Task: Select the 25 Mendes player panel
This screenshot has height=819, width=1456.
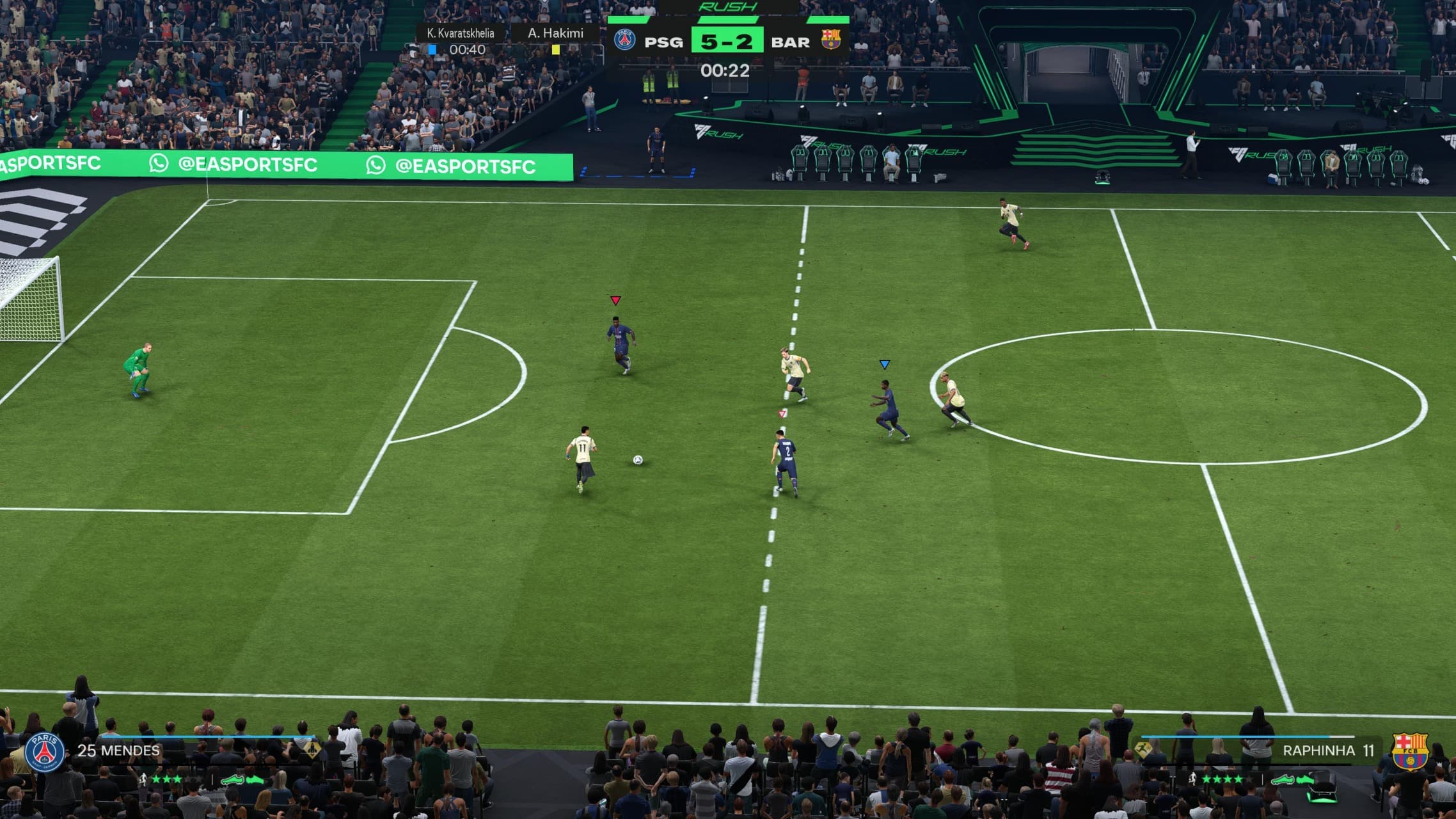Action: [119, 751]
